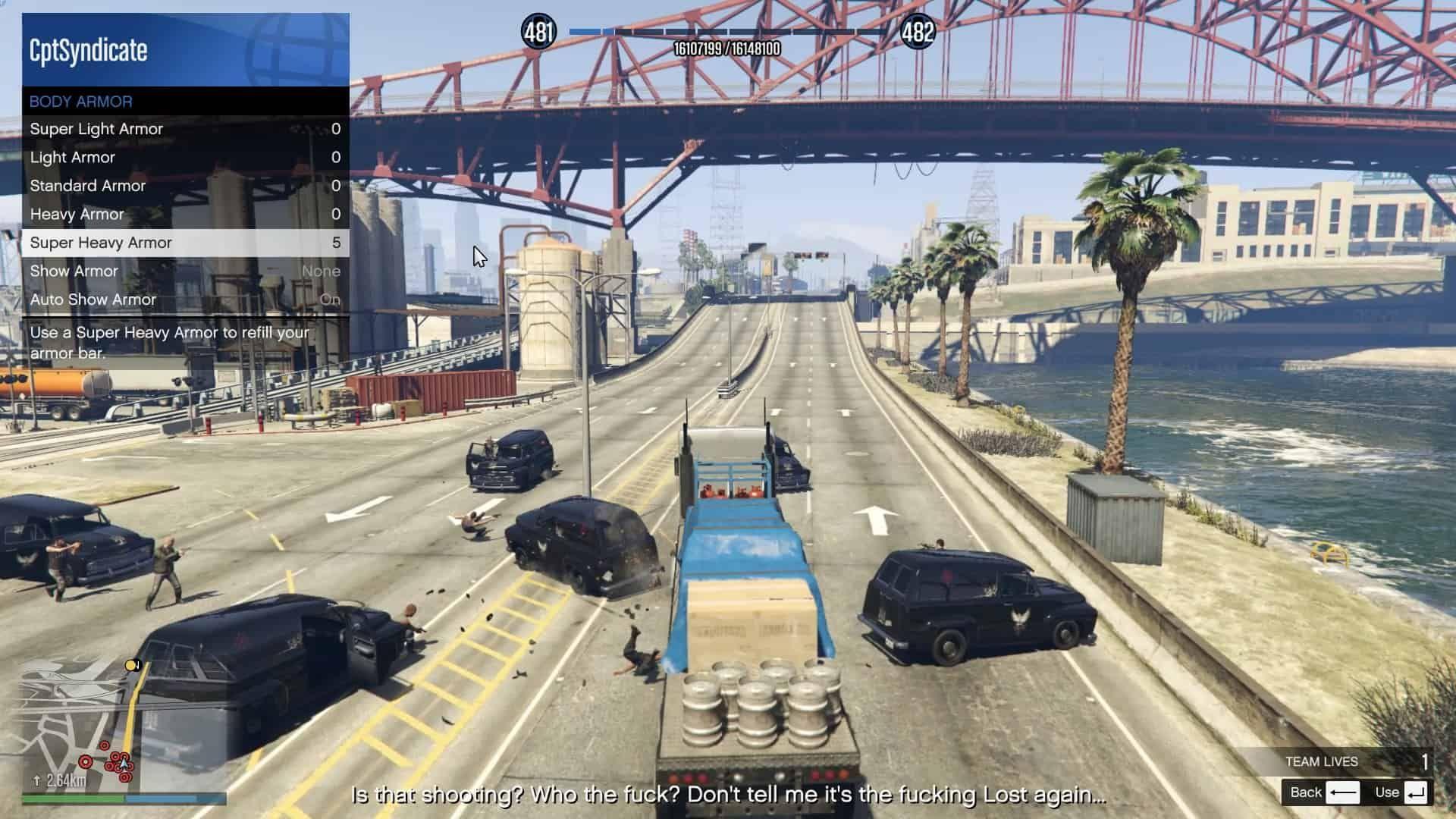Choose Light Armor from the list

[185, 158]
